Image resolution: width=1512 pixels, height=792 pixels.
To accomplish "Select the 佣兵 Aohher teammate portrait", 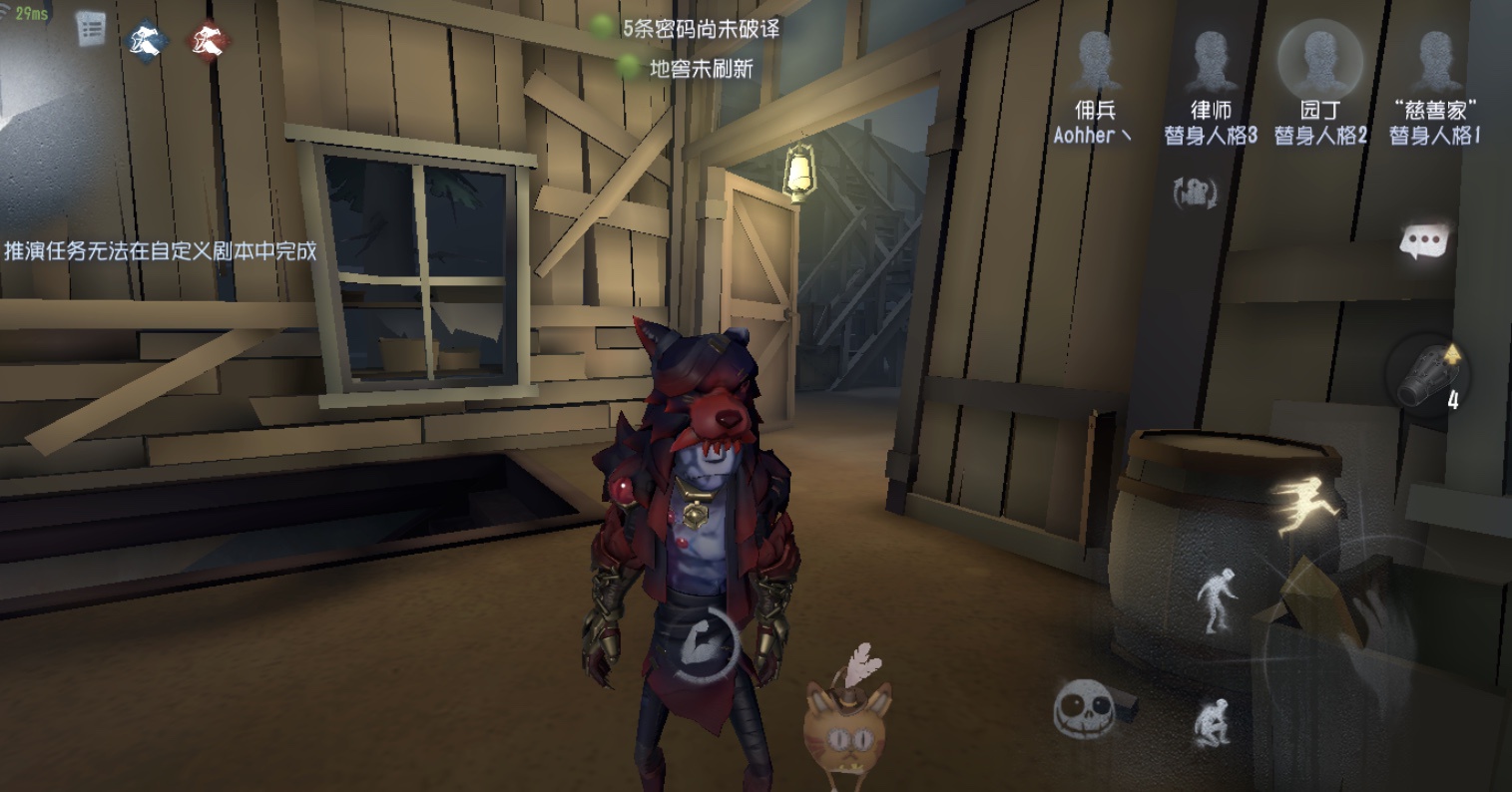I will tap(1095, 62).
